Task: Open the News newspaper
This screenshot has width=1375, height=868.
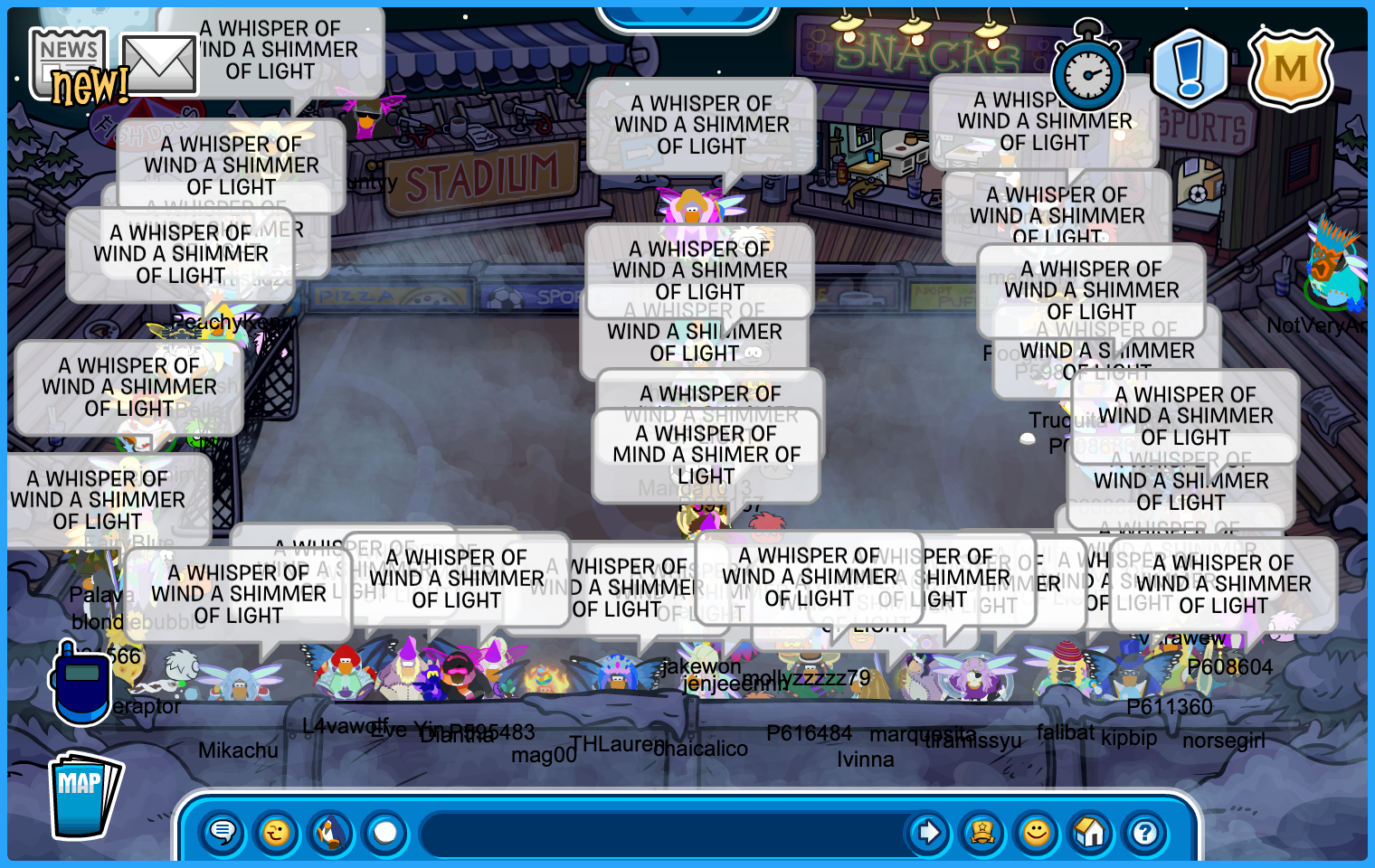Action: [67, 61]
